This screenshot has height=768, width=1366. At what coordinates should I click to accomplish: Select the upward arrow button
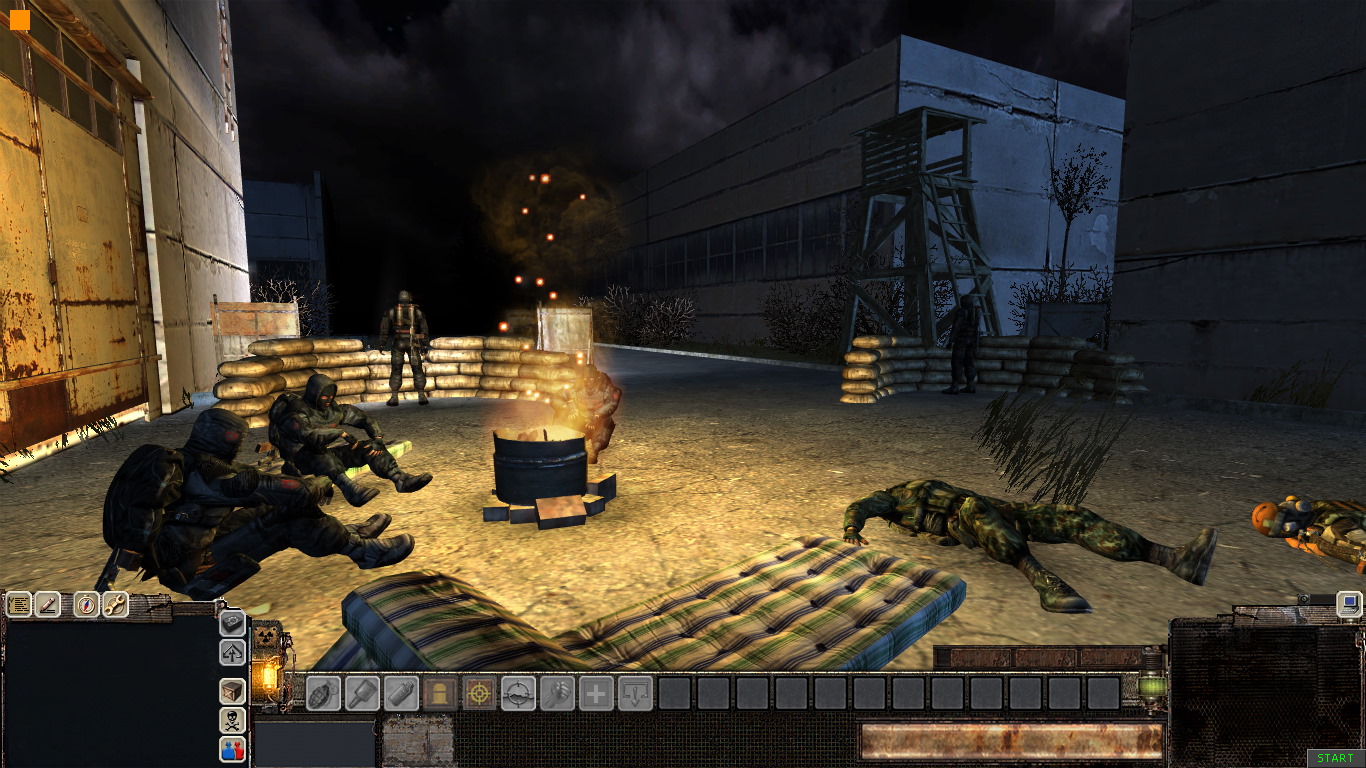232,652
